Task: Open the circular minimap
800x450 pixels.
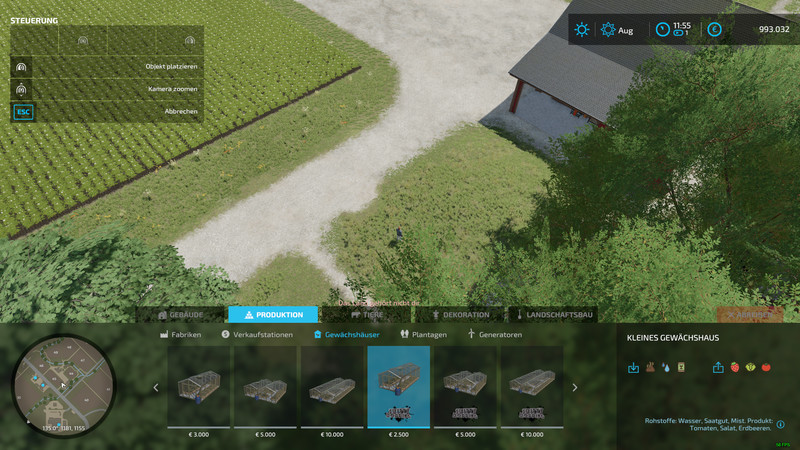Action: click(63, 384)
